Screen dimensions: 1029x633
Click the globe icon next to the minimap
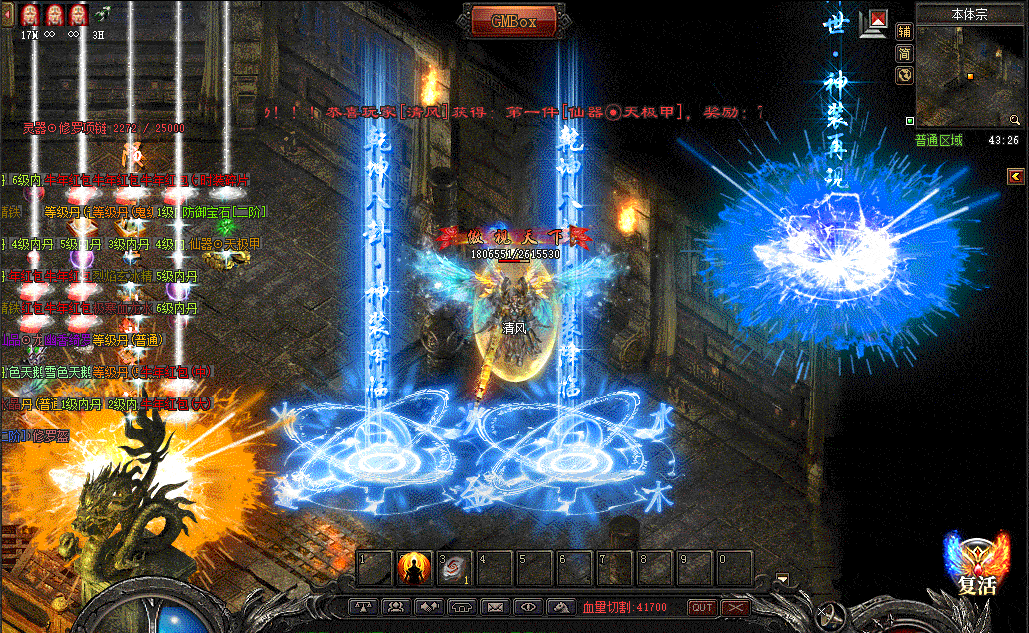tap(904, 75)
